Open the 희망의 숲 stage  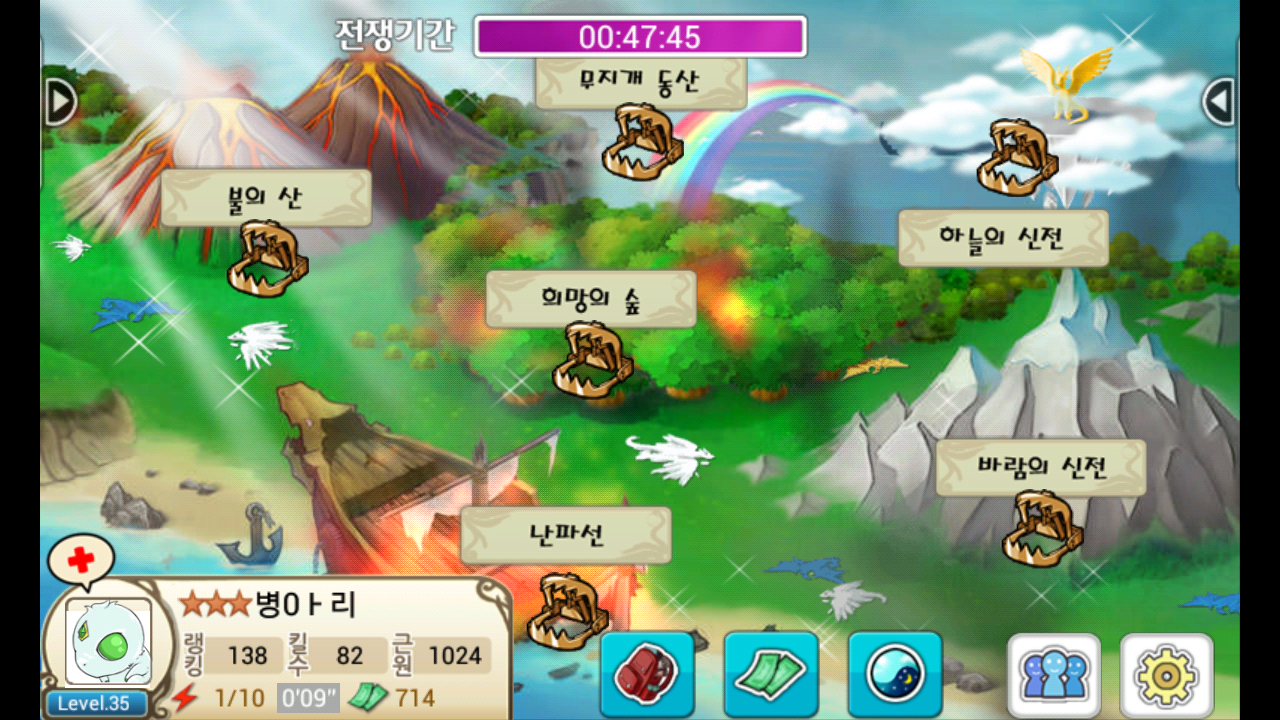591,299
